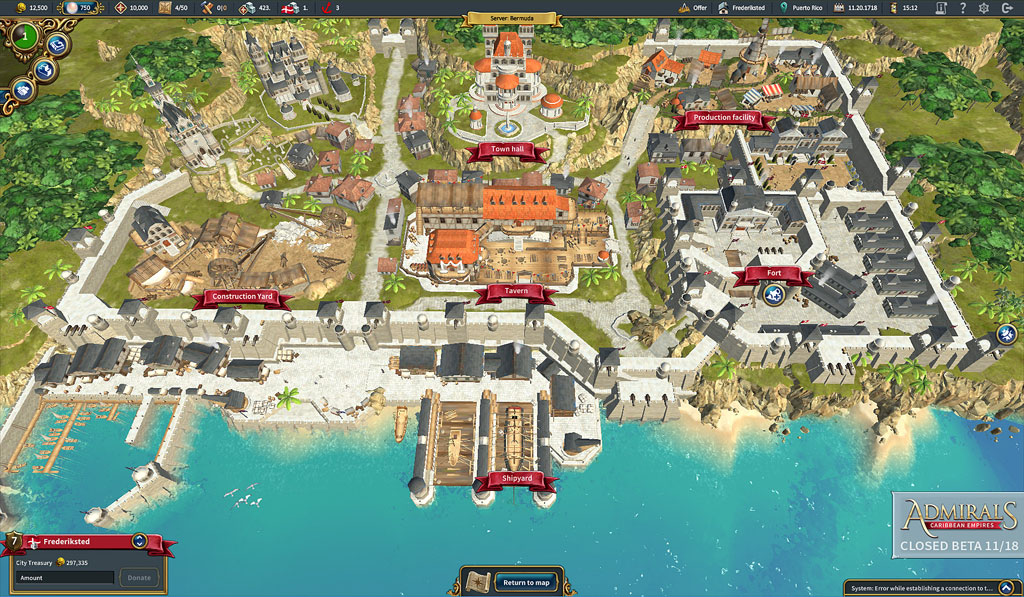Open the Town hall building label
1024x597 pixels.
point(507,150)
